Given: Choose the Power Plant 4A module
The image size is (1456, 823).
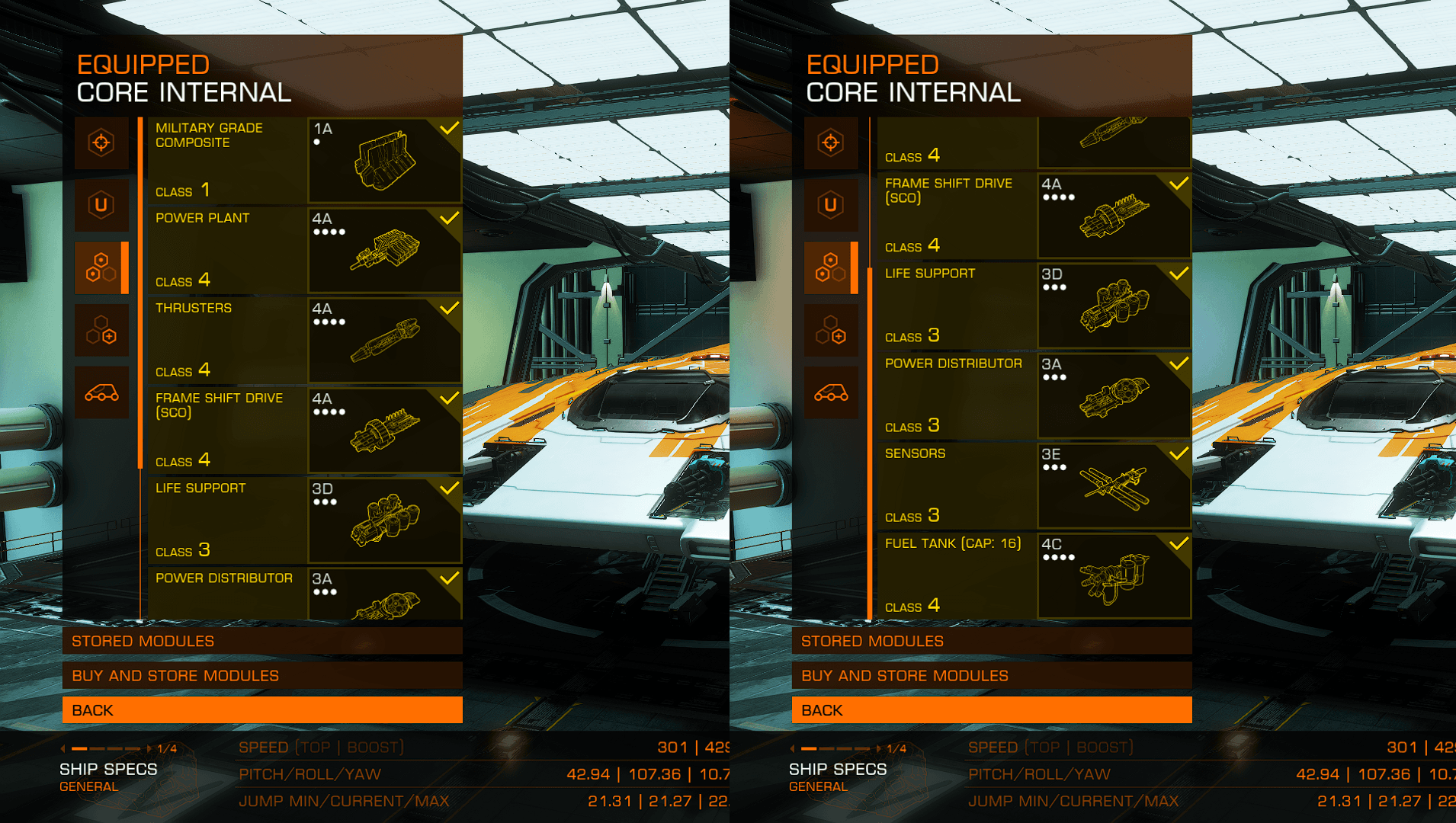Looking at the screenshot, I should [x=304, y=250].
